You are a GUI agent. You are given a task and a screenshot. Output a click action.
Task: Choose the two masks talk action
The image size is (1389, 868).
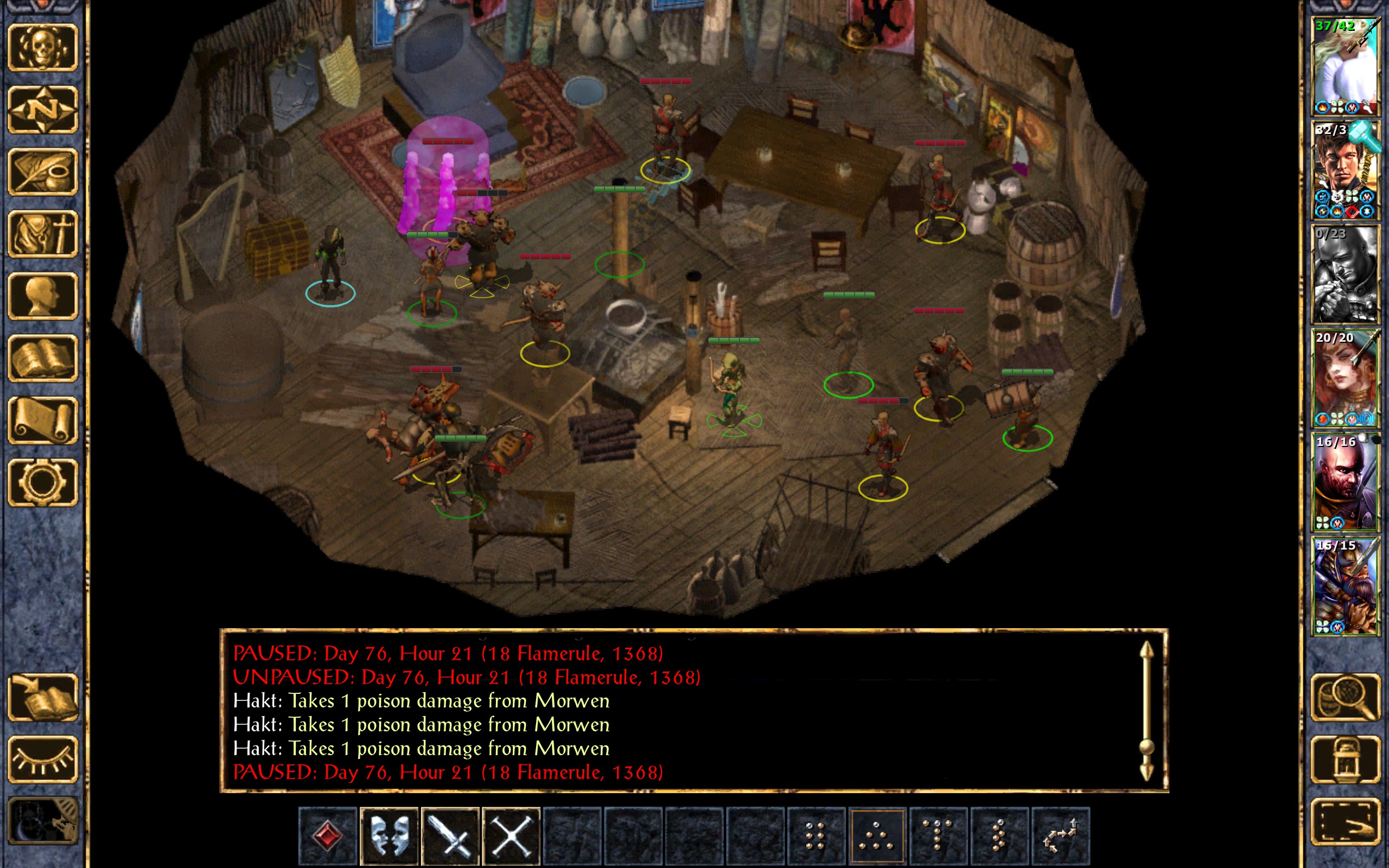point(389,835)
